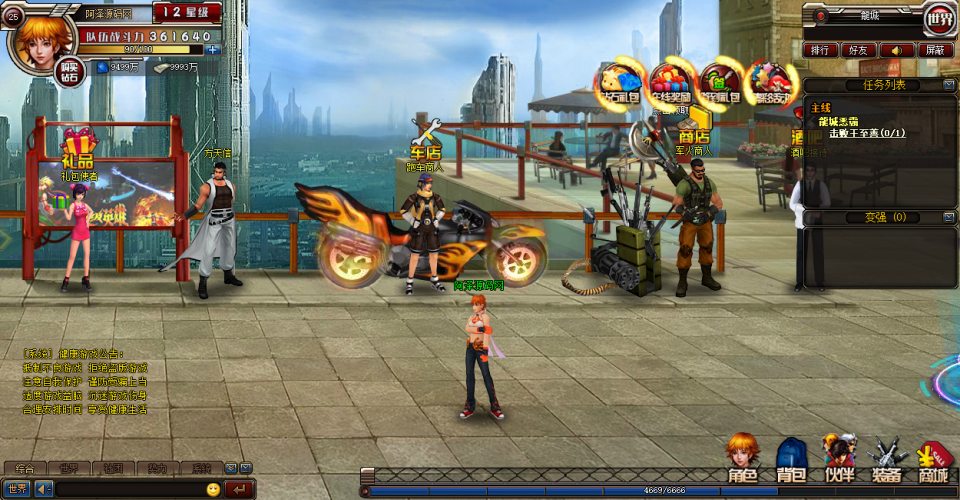Open the 世界 world map button

pos(939,17)
